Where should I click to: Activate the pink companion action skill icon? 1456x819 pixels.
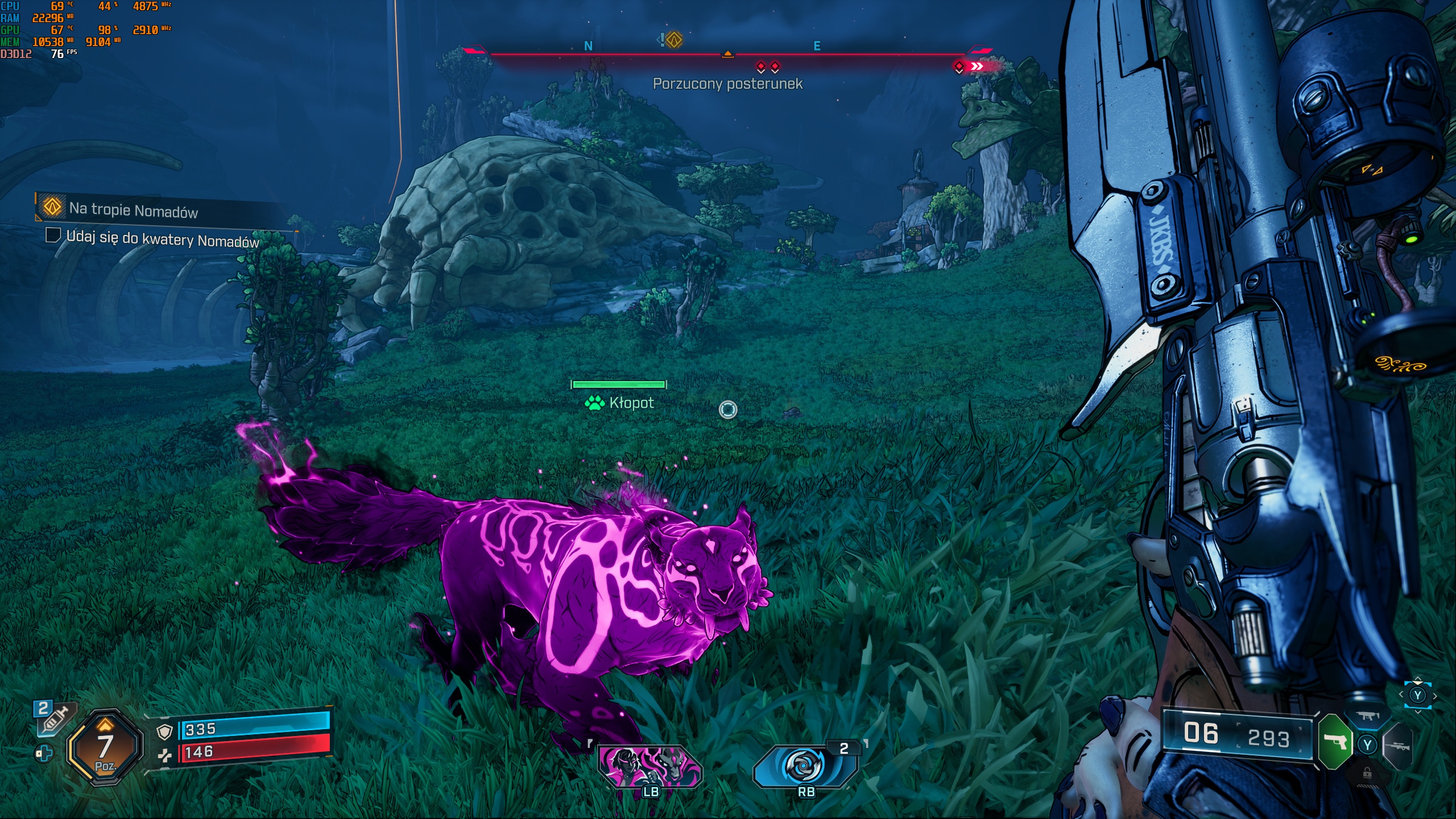[x=650, y=766]
